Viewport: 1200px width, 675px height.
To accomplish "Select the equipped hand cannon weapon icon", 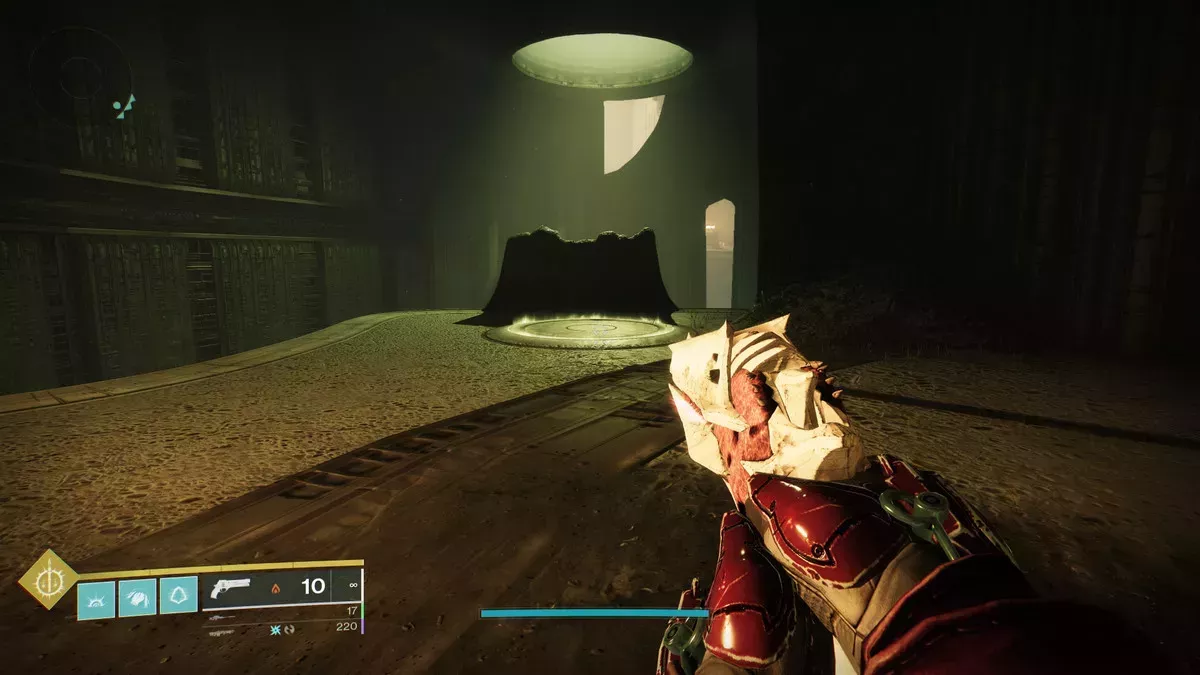I will pos(232,587).
